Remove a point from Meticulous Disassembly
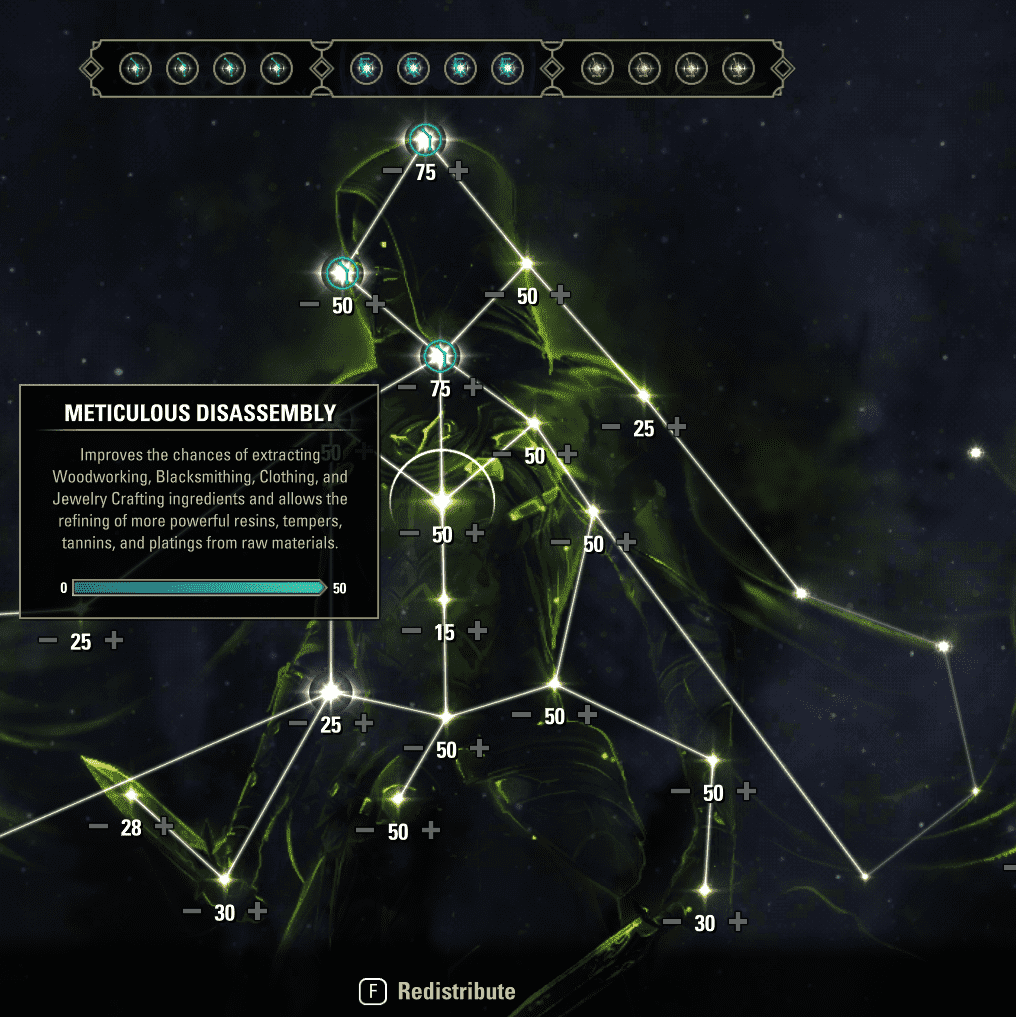1016x1017 pixels. [x=409, y=534]
